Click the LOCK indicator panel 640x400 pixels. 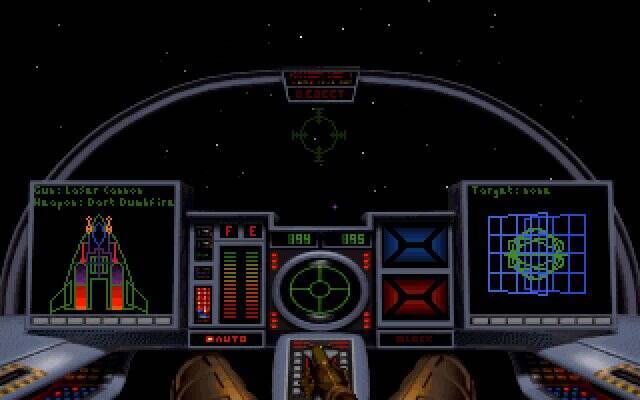pos(414,339)
